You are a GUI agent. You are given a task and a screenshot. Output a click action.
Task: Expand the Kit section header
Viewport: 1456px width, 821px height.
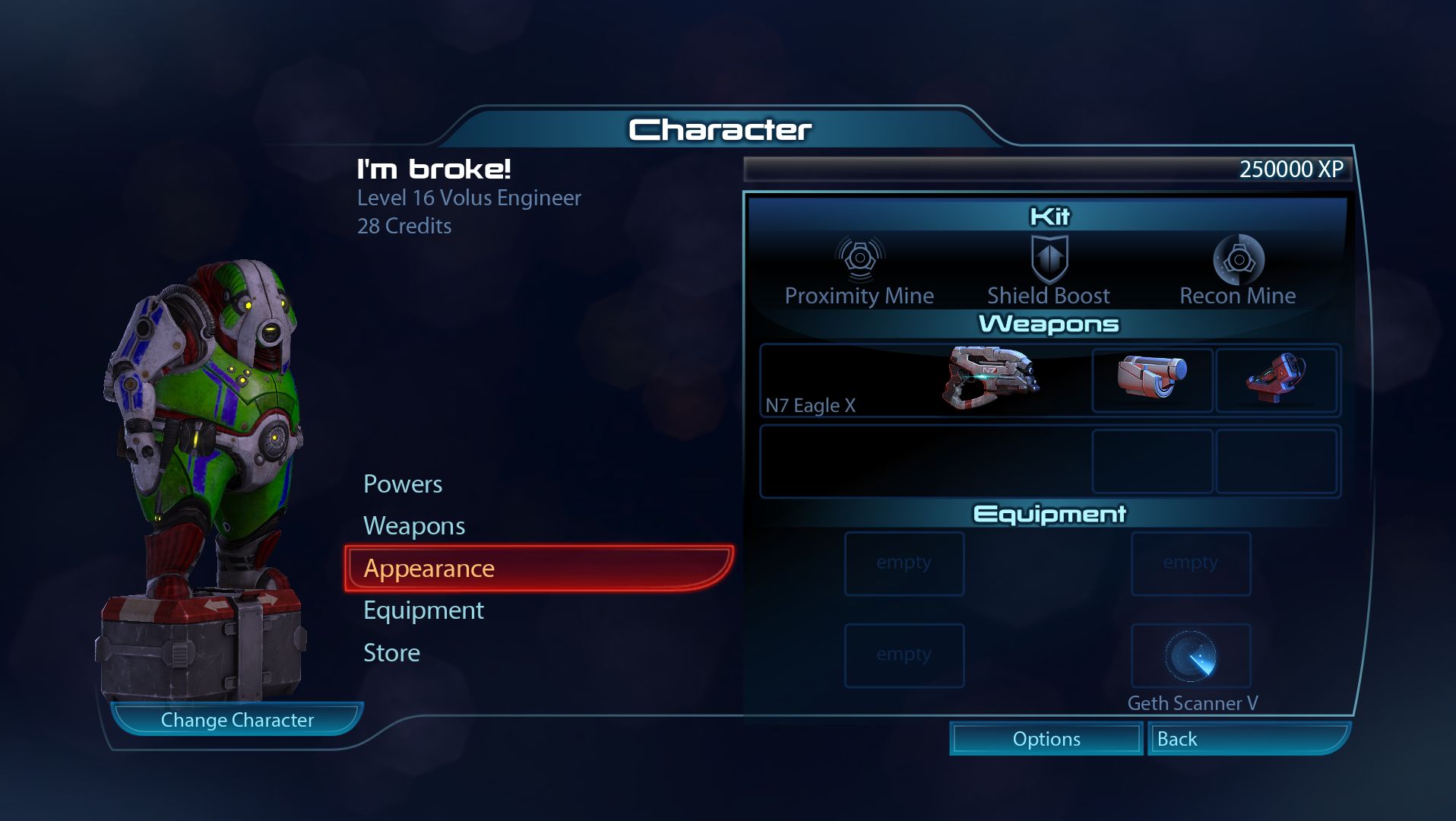1050,216
